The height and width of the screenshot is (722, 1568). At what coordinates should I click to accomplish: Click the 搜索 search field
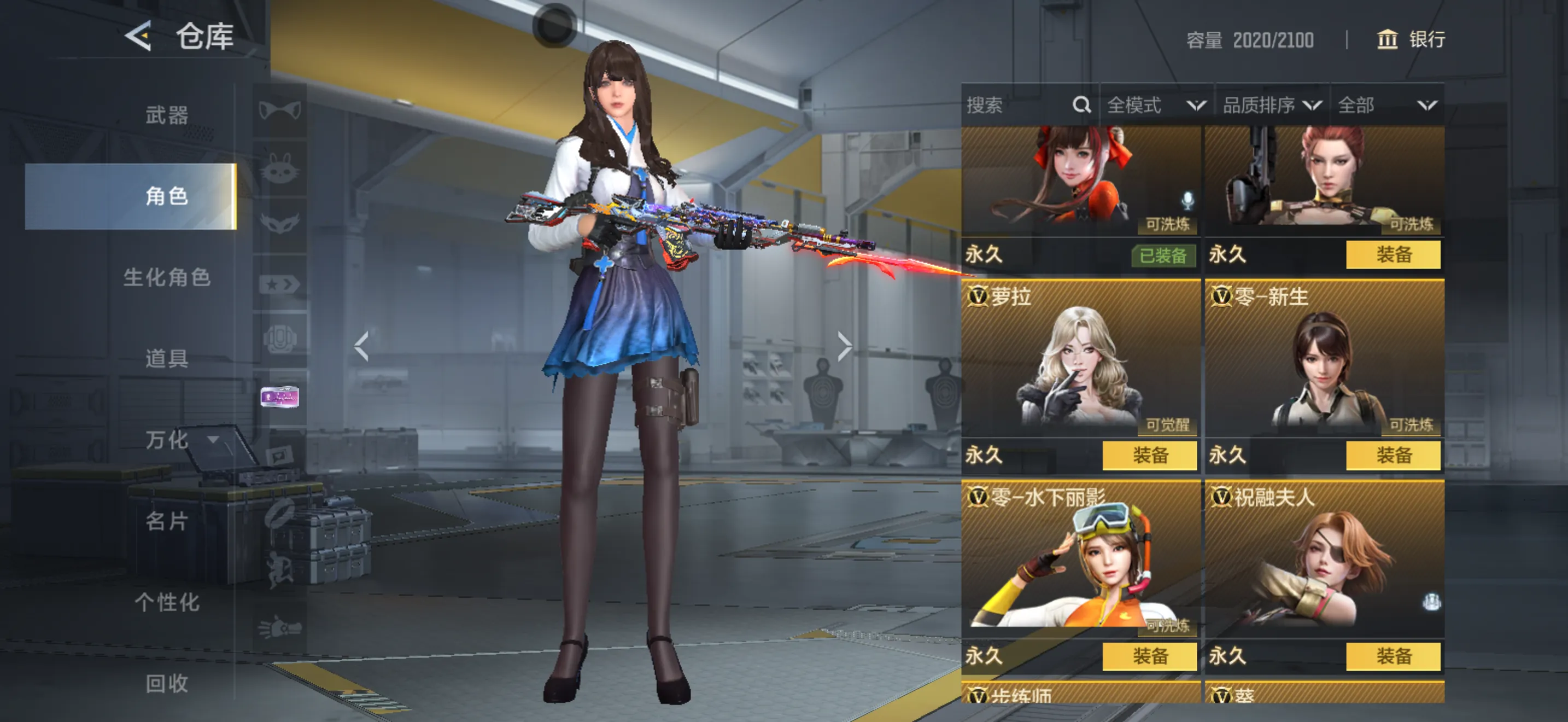click(x=1016, y=106)
